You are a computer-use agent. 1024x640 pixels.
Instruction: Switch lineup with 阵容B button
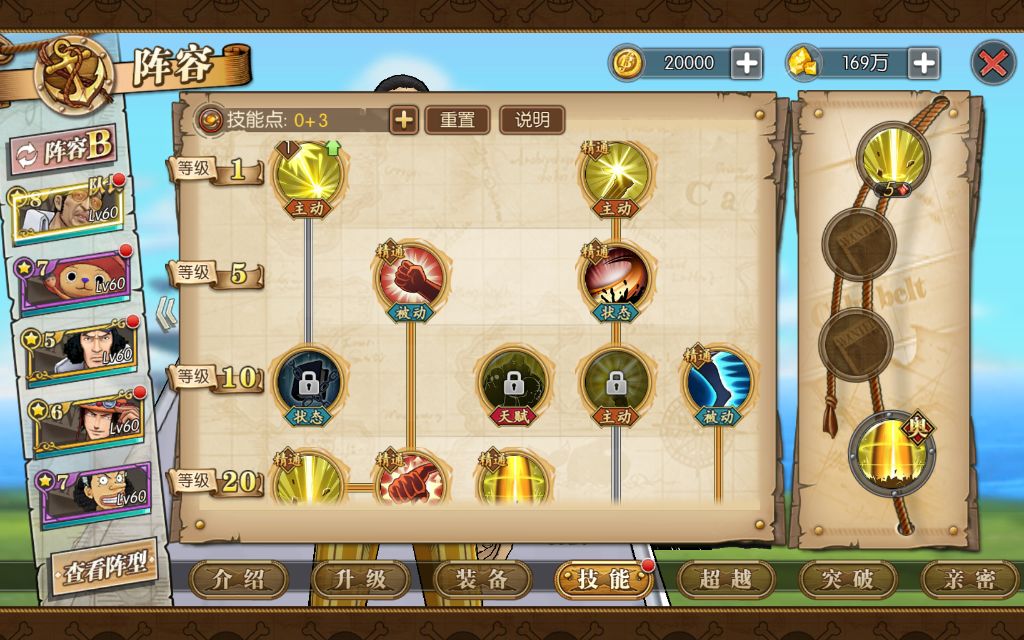(x=65, y=150)
